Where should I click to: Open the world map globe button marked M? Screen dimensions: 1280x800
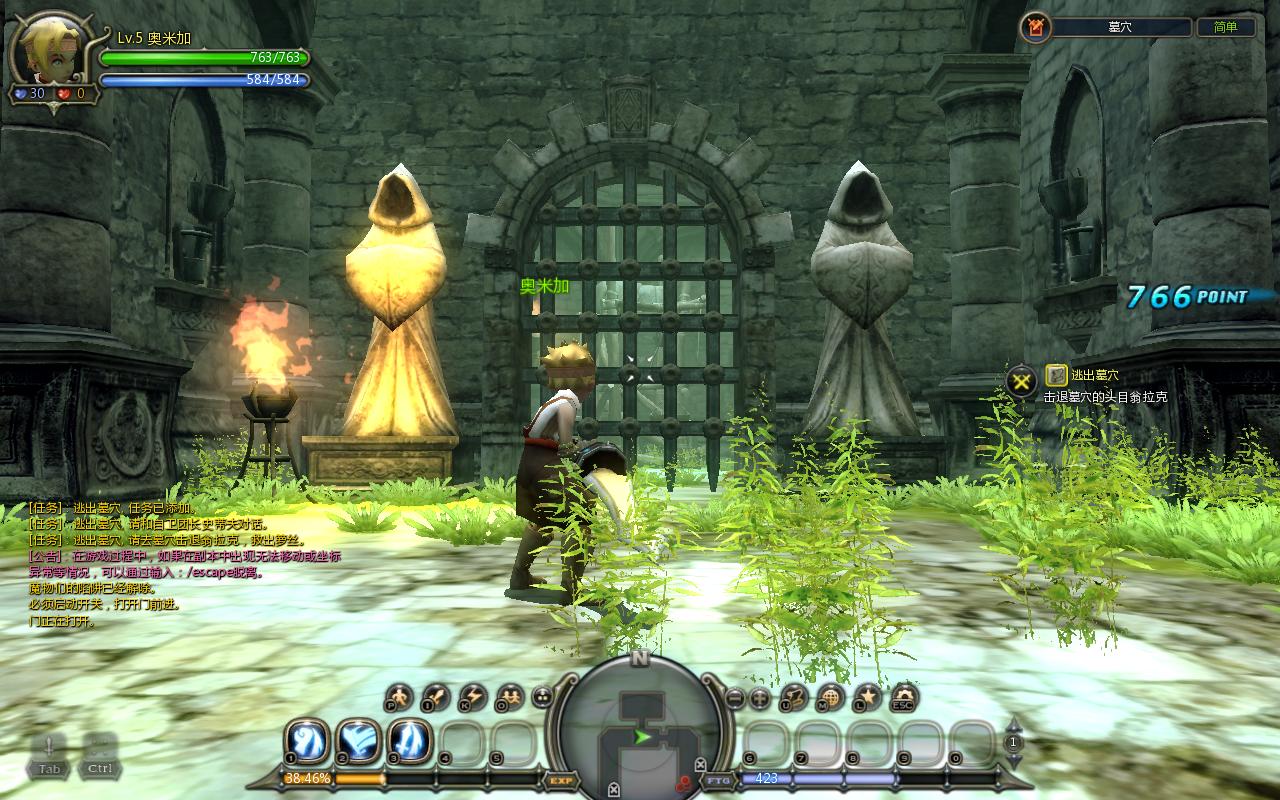click(830, 696)
